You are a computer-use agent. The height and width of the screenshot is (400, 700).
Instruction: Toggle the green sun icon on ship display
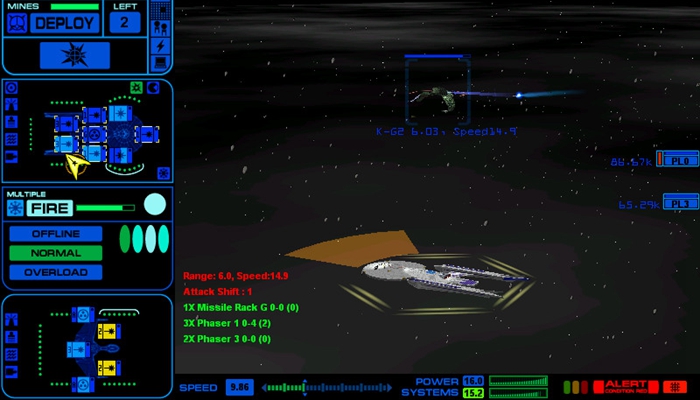137,88
